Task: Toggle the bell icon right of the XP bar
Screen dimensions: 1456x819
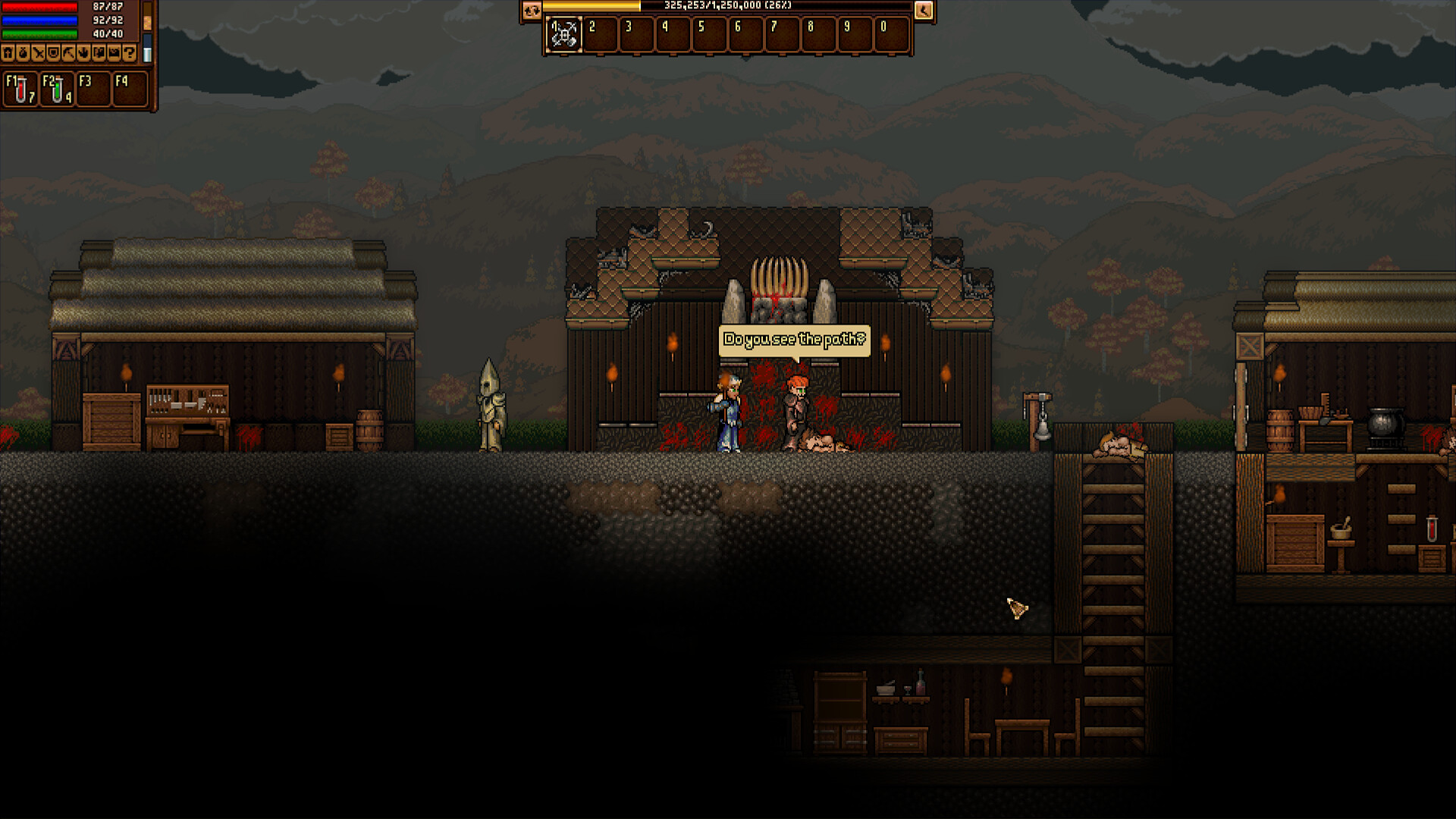Action: pyautogui.click(x=923, y=11)
